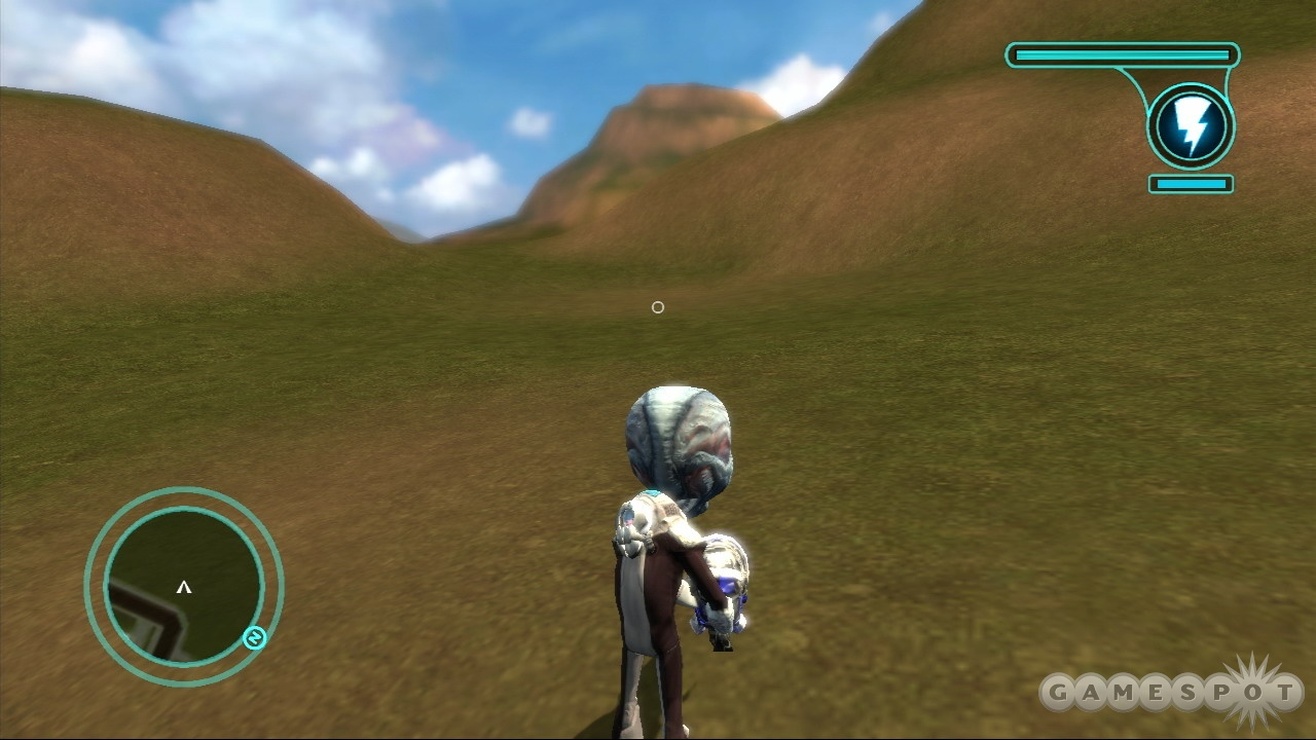
Task: Click the targeting crosshair reticle at screen center
Action: point(657,307)
